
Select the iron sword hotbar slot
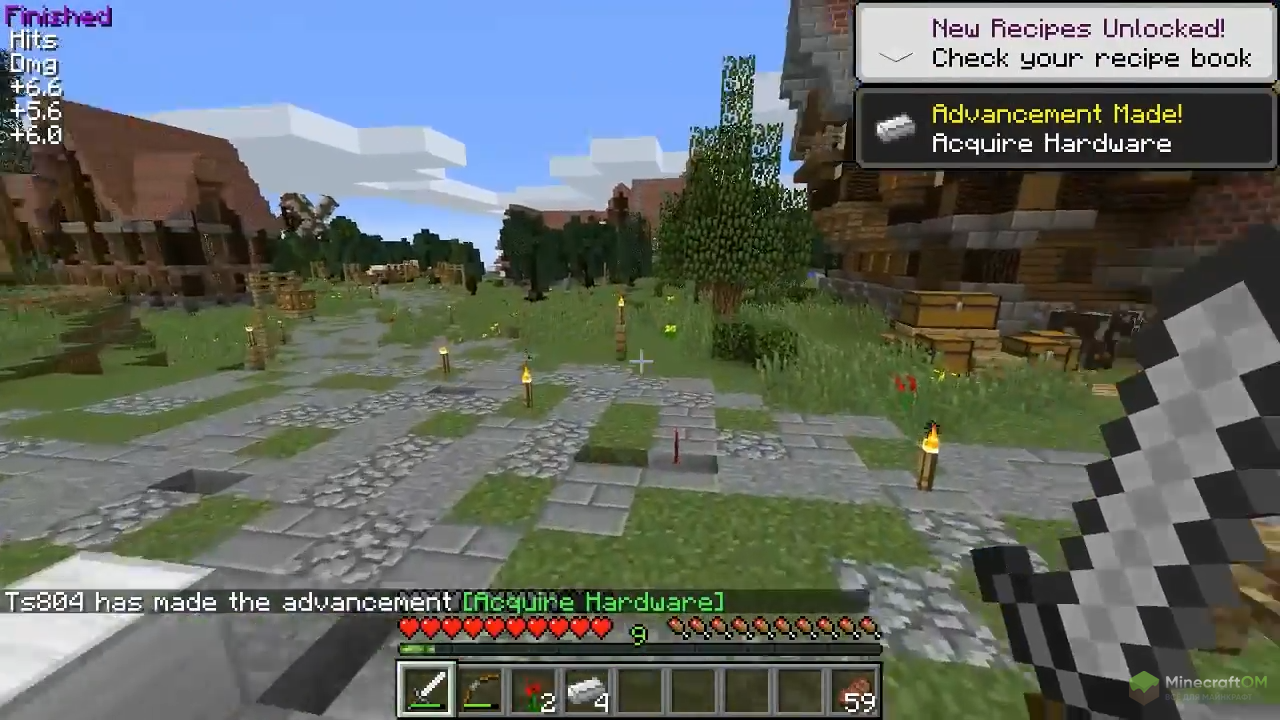pos(427,690)
